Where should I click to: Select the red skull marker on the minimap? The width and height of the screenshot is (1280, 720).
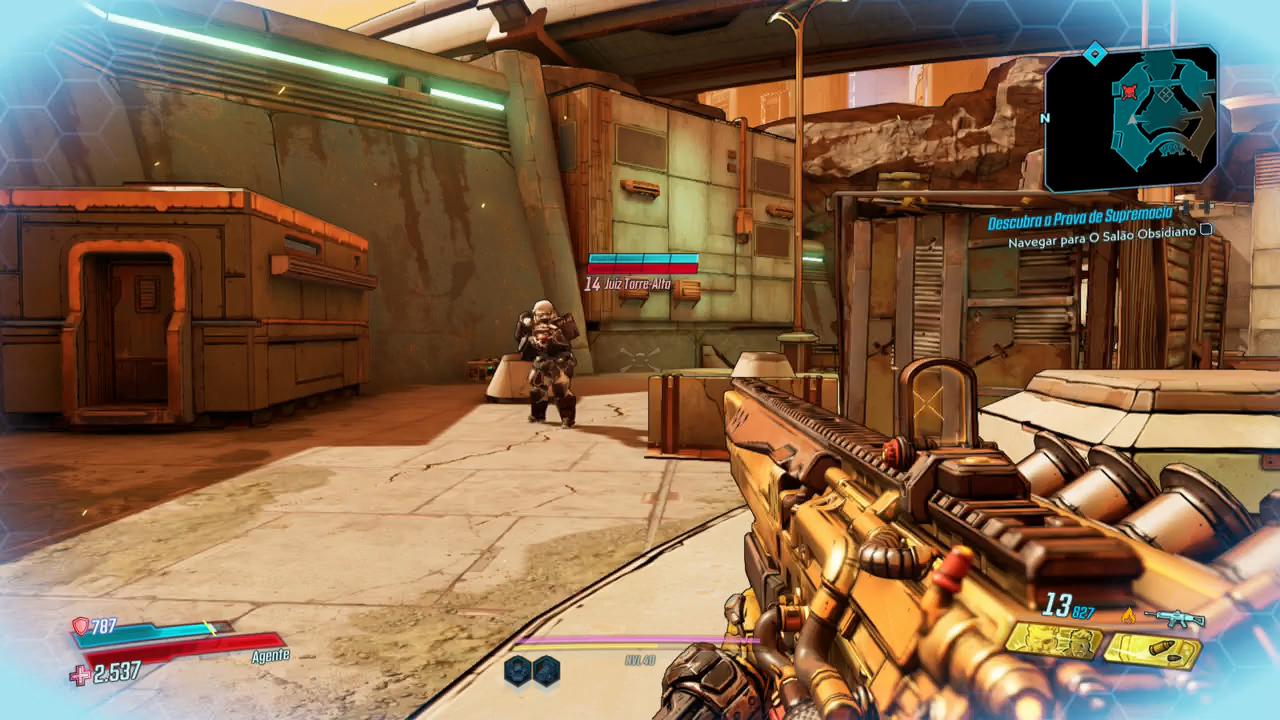coord(1130,92)
